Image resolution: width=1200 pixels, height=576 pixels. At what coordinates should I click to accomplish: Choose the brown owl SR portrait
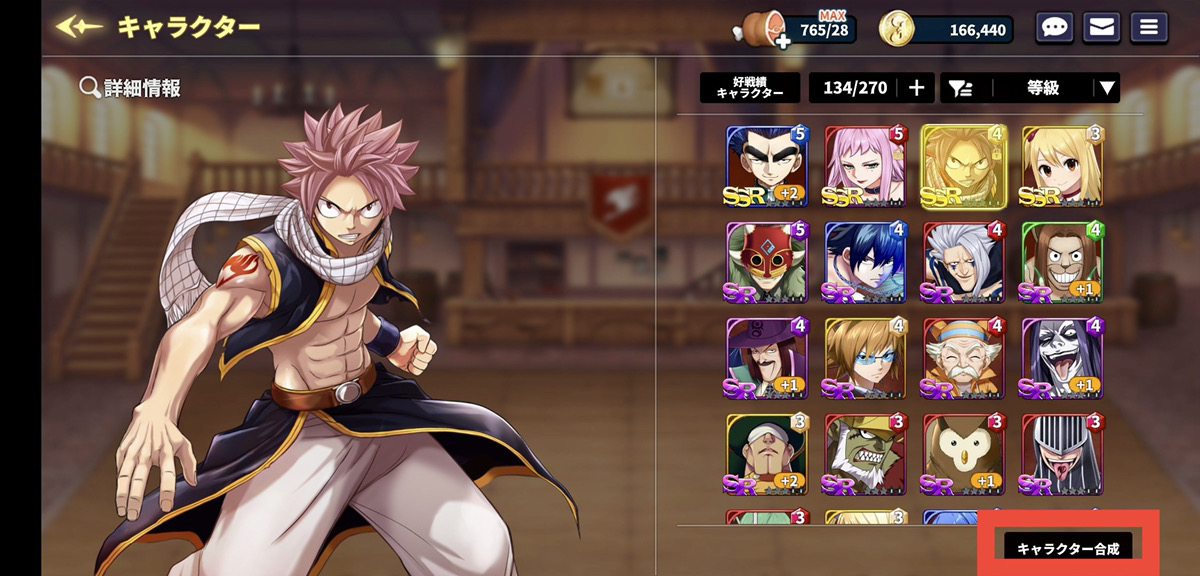tap(963, 455)
